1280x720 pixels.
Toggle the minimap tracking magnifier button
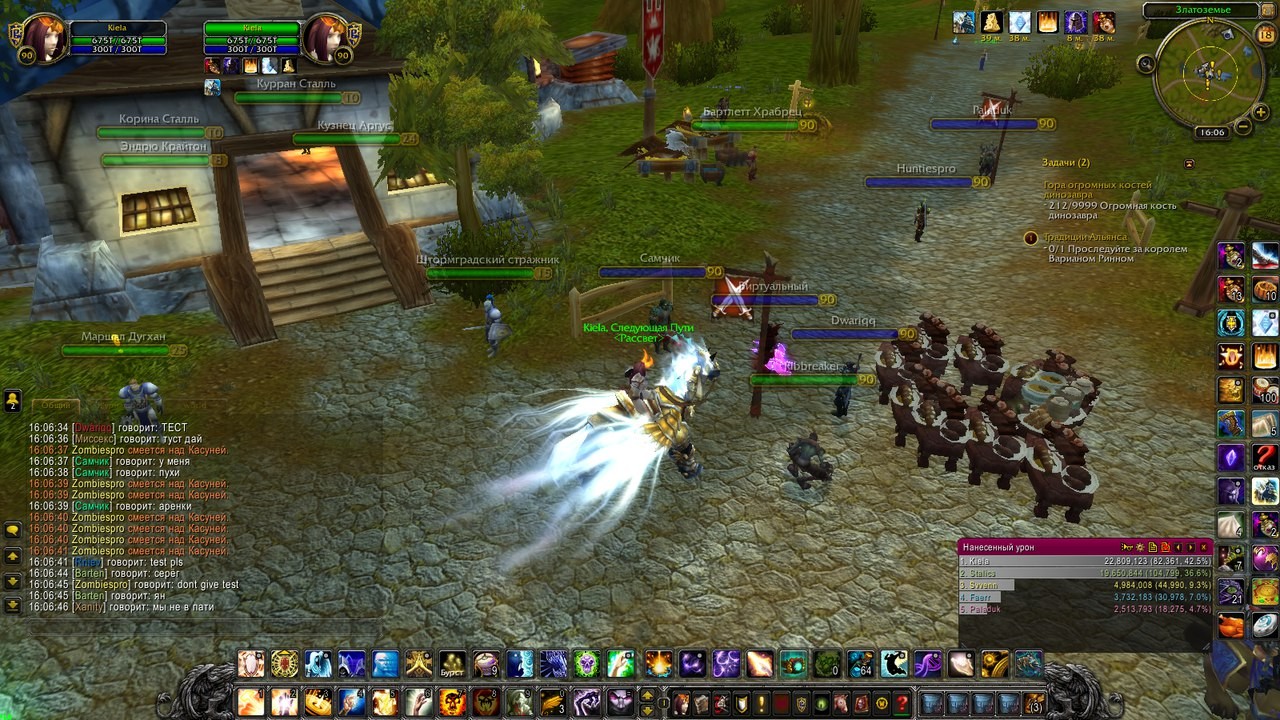tap(1146, 64)
